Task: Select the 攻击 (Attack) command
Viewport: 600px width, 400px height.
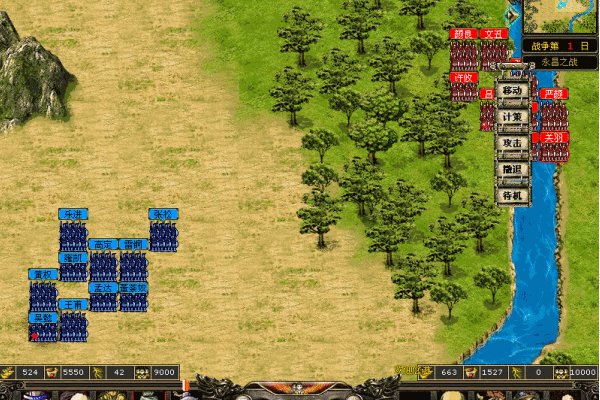Action: (512, 142)
